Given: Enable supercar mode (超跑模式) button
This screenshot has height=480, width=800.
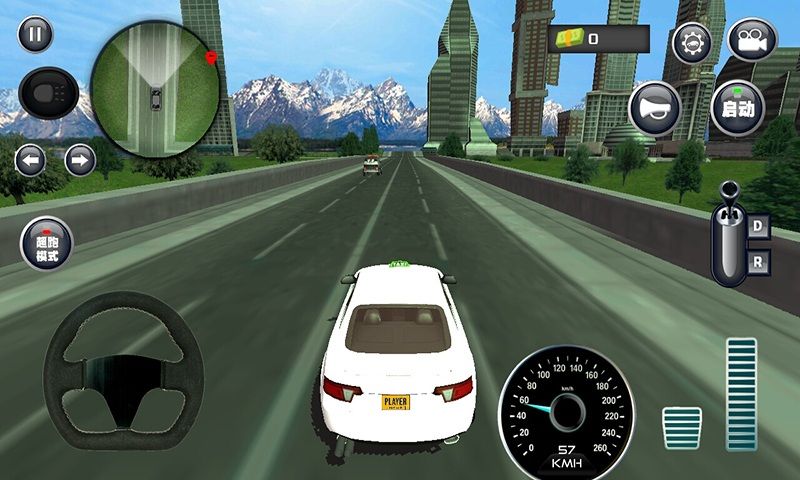Looking at the screenshot, I should tap(47, 243).
